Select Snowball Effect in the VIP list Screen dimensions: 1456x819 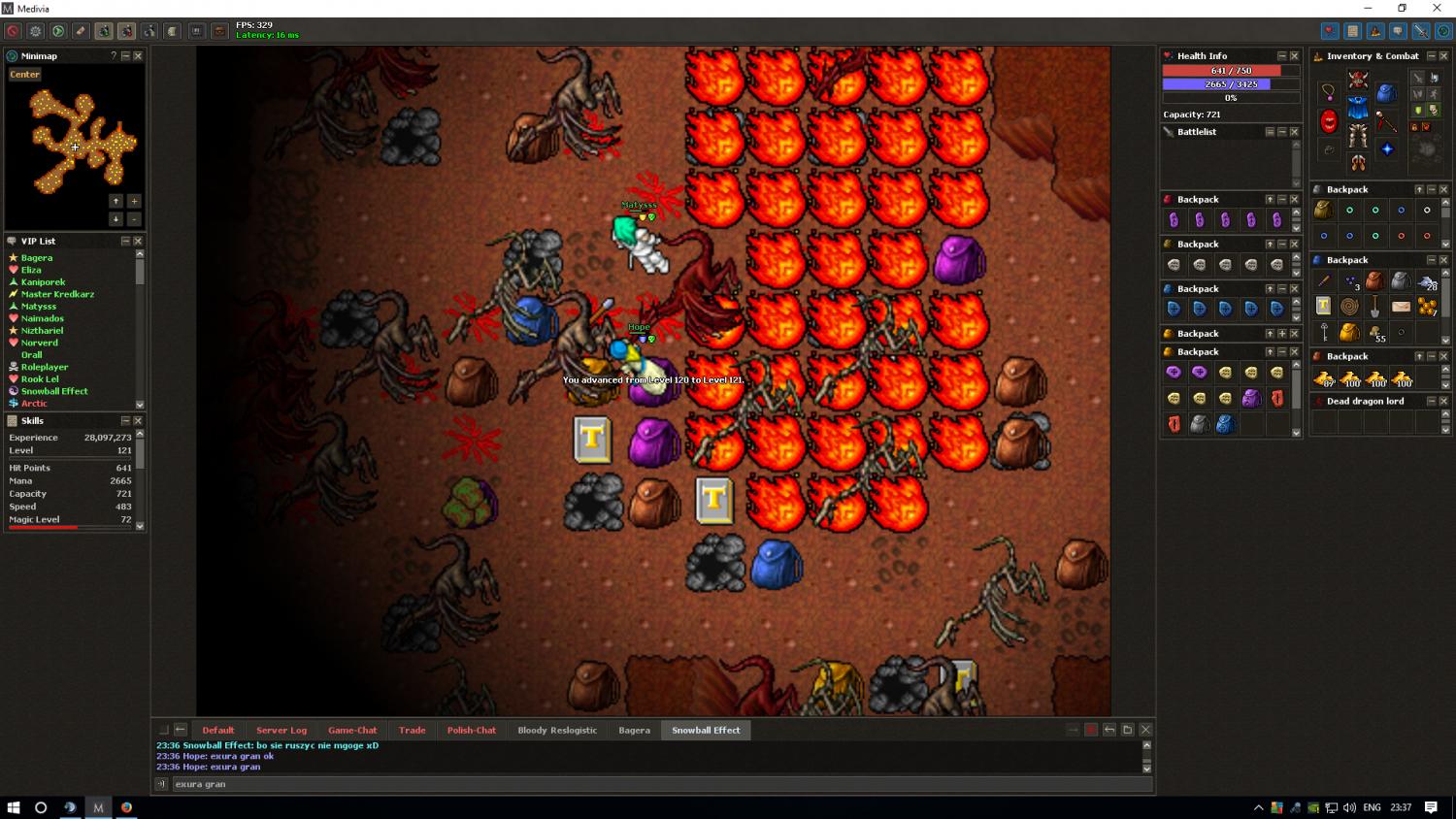pos(54,391)
